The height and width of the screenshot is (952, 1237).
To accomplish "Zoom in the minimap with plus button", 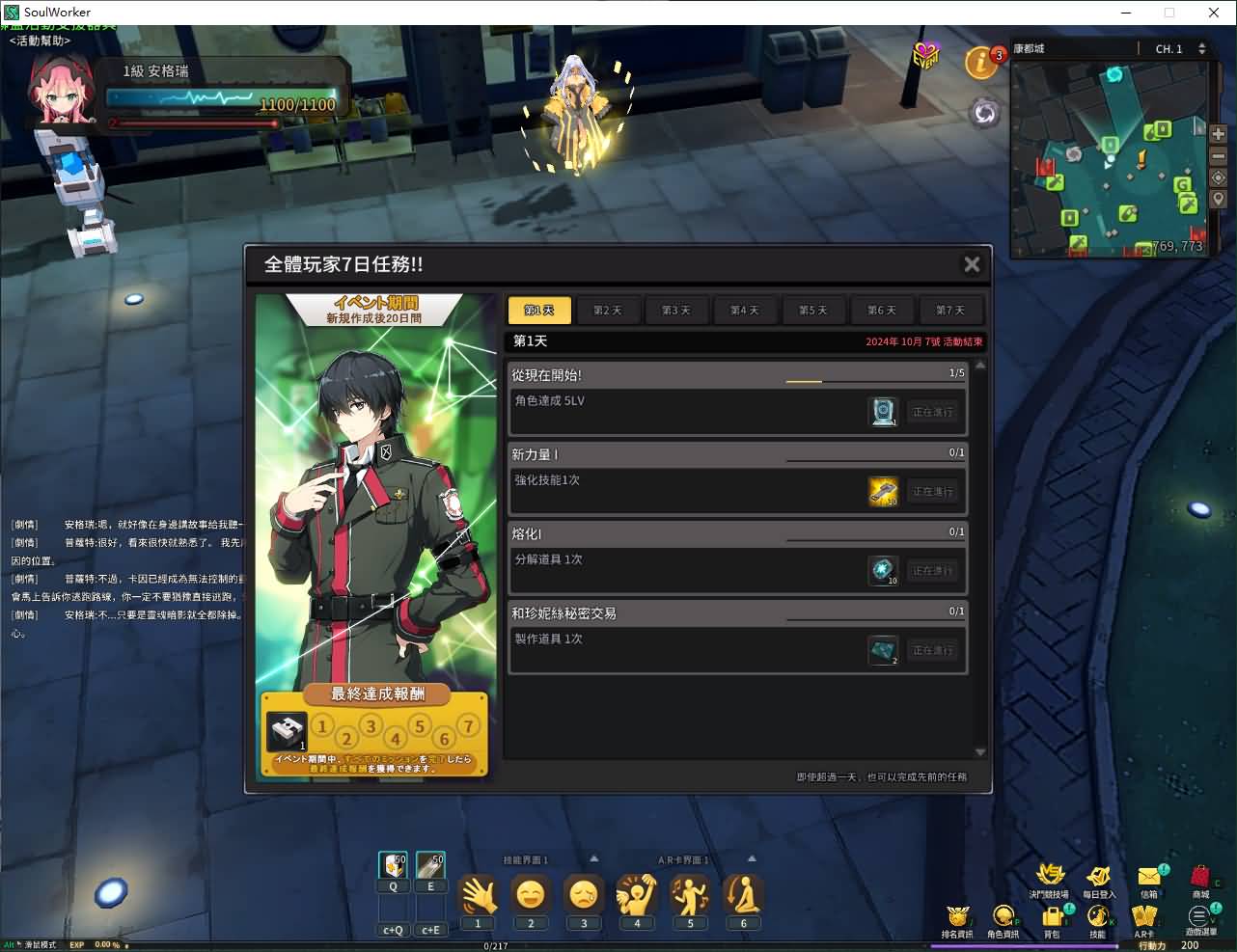I will [1218, 135].
